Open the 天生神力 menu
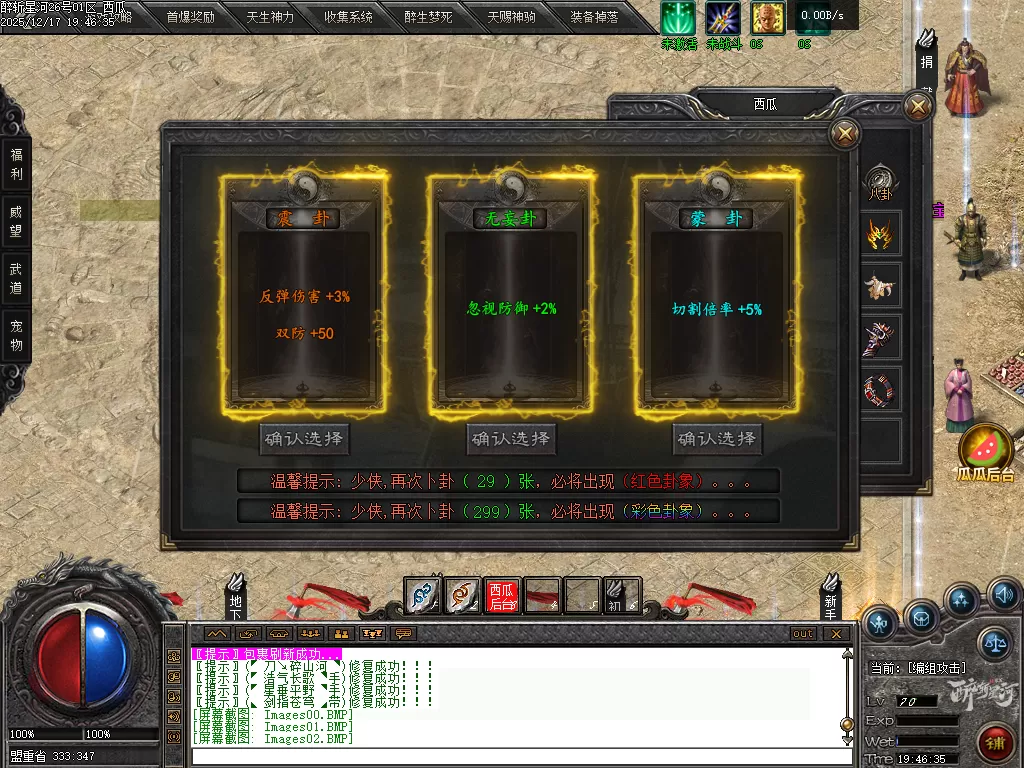 (270, 17)
